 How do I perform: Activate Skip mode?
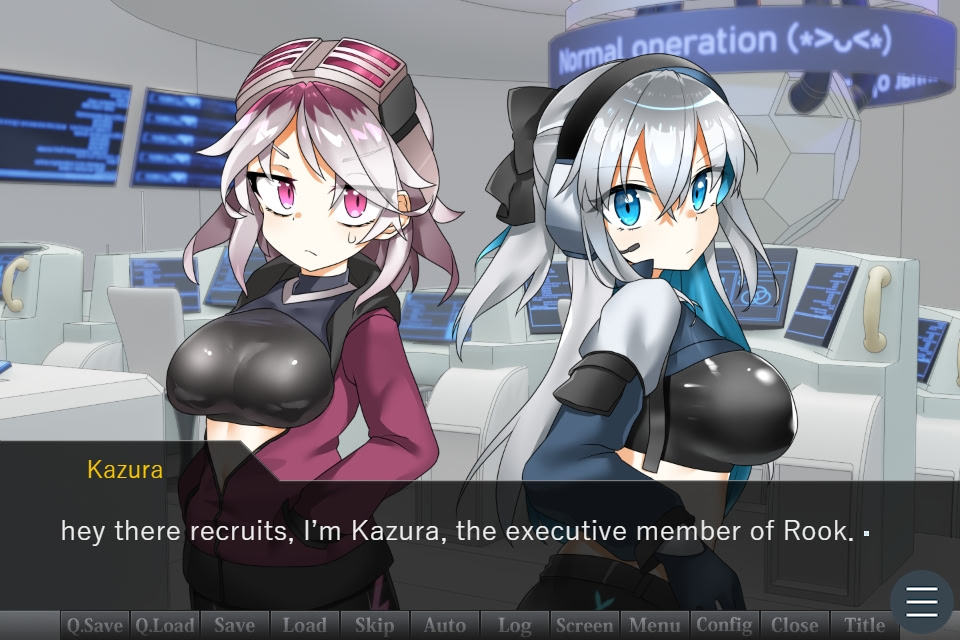[x=375, y=626]
